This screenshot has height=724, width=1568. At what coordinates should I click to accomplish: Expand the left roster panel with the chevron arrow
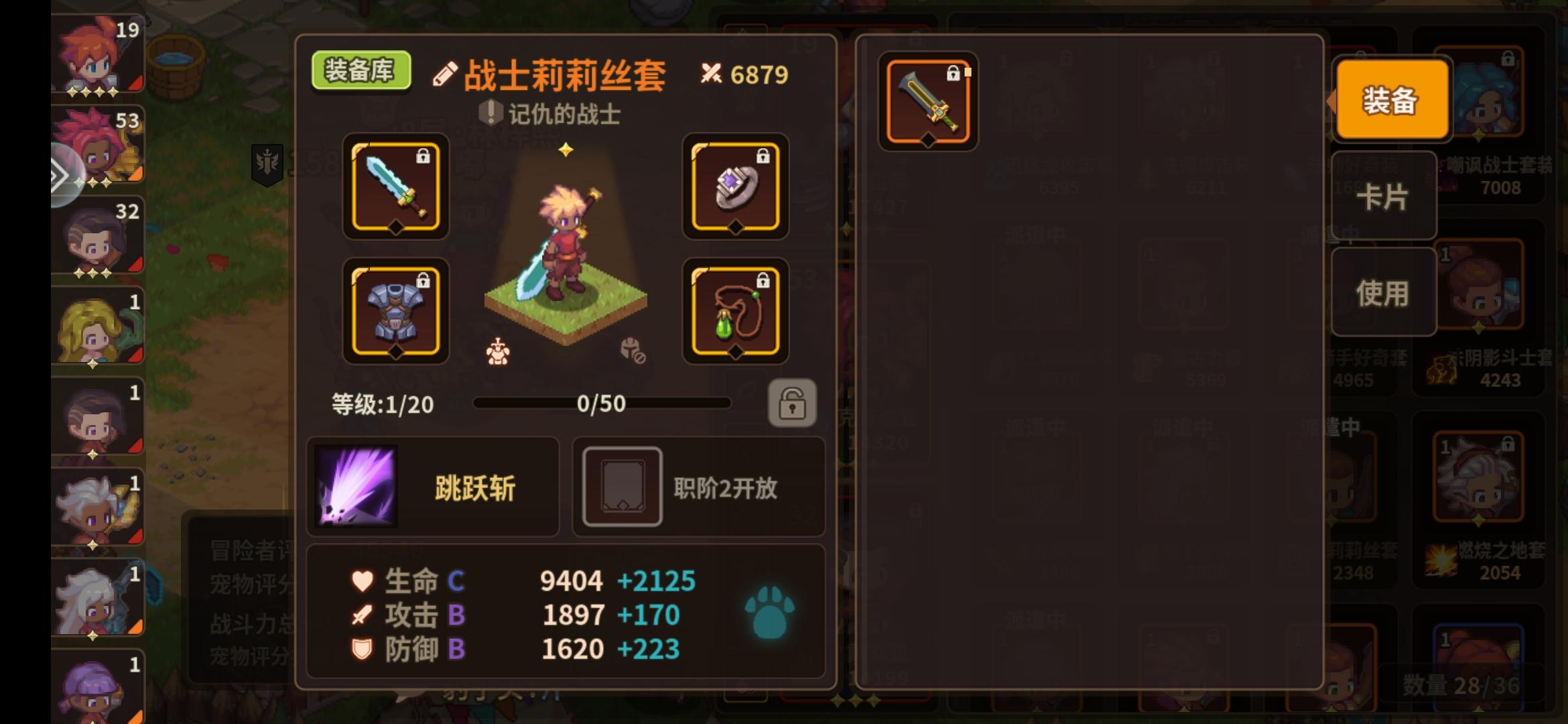click(x=62, y=176)
